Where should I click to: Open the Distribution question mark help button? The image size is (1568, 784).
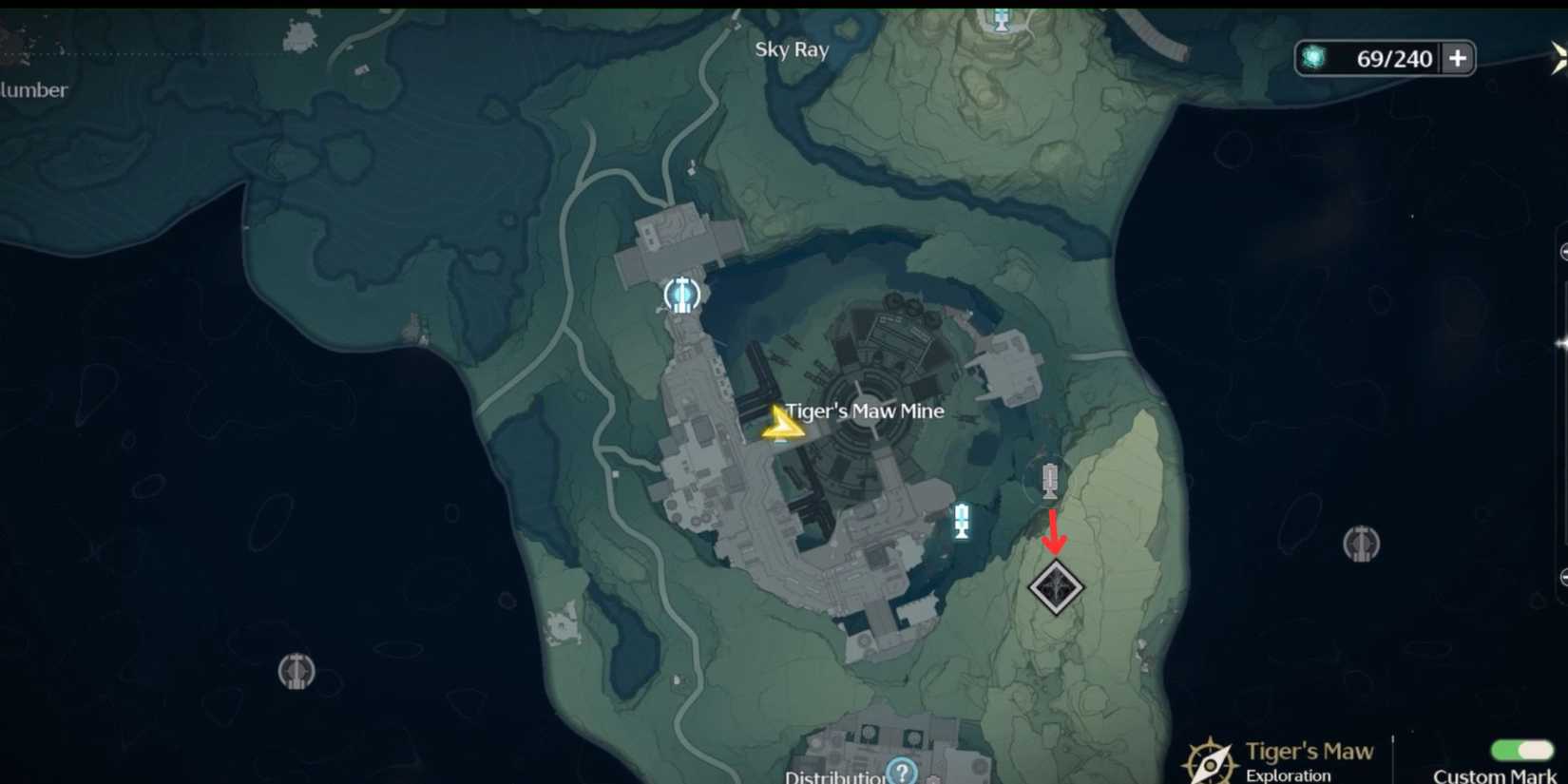[x=901, y=772]
